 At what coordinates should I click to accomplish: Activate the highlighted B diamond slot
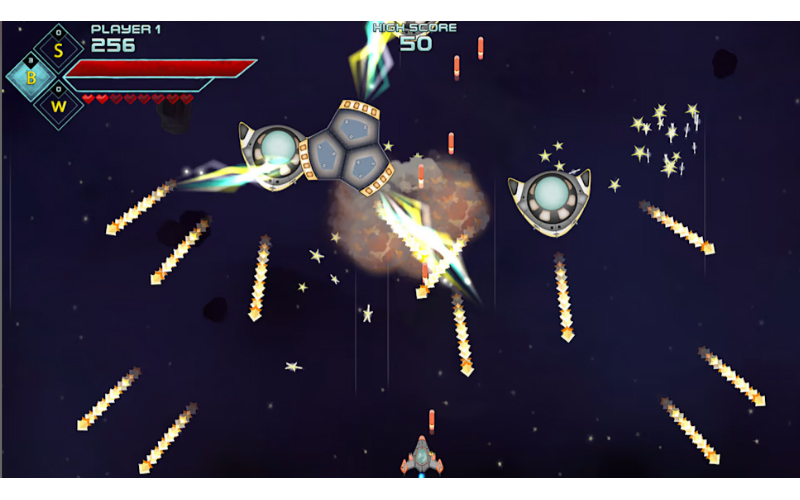32,76
